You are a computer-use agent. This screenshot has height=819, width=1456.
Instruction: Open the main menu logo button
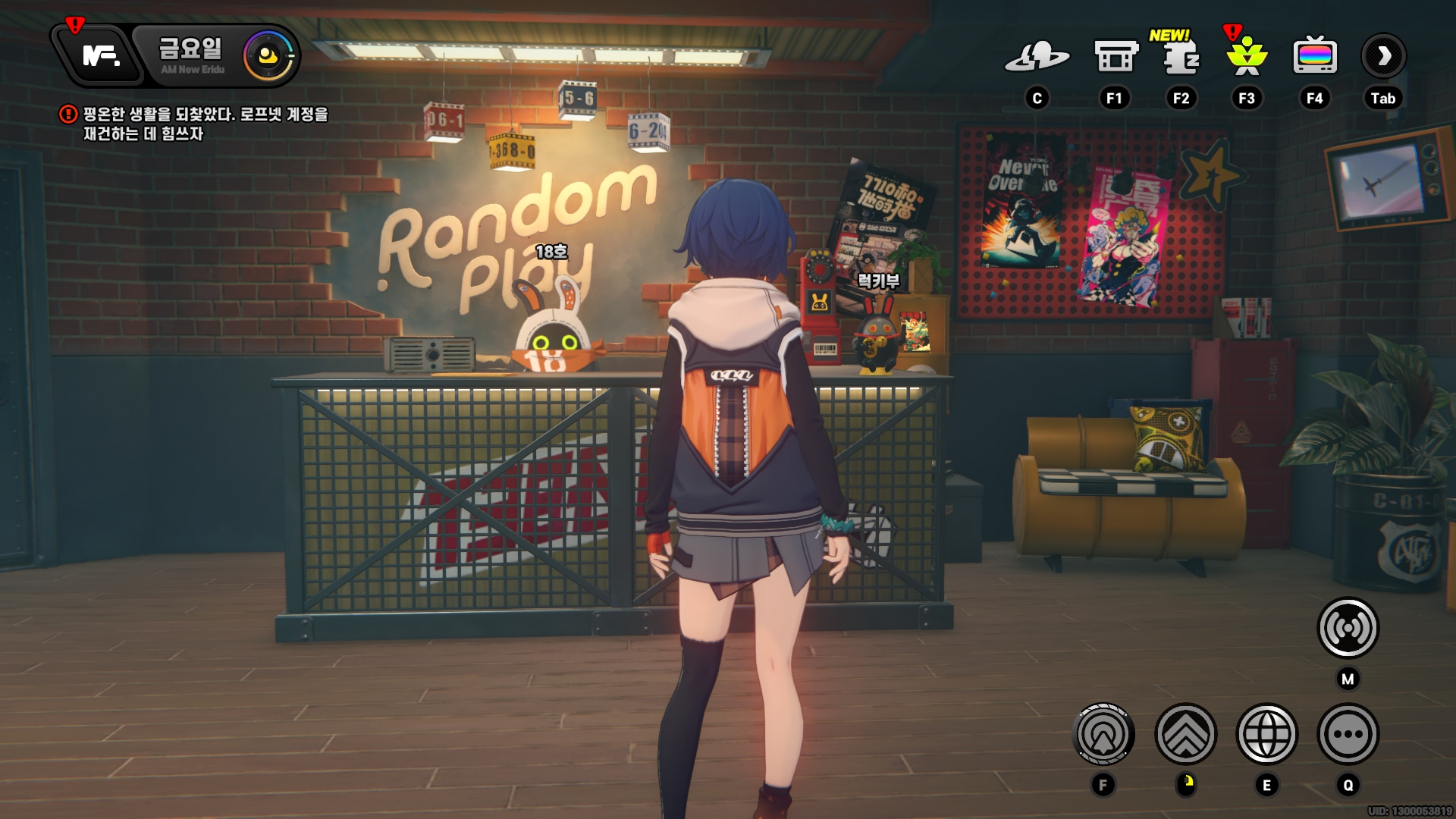click(101, 55)
